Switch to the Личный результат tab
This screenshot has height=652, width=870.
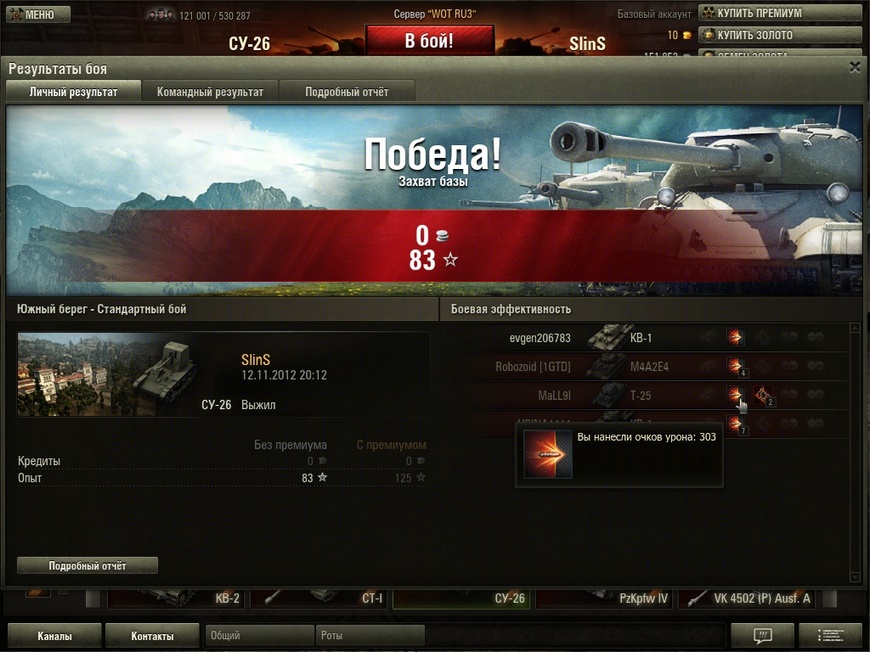tap(73, 92)
